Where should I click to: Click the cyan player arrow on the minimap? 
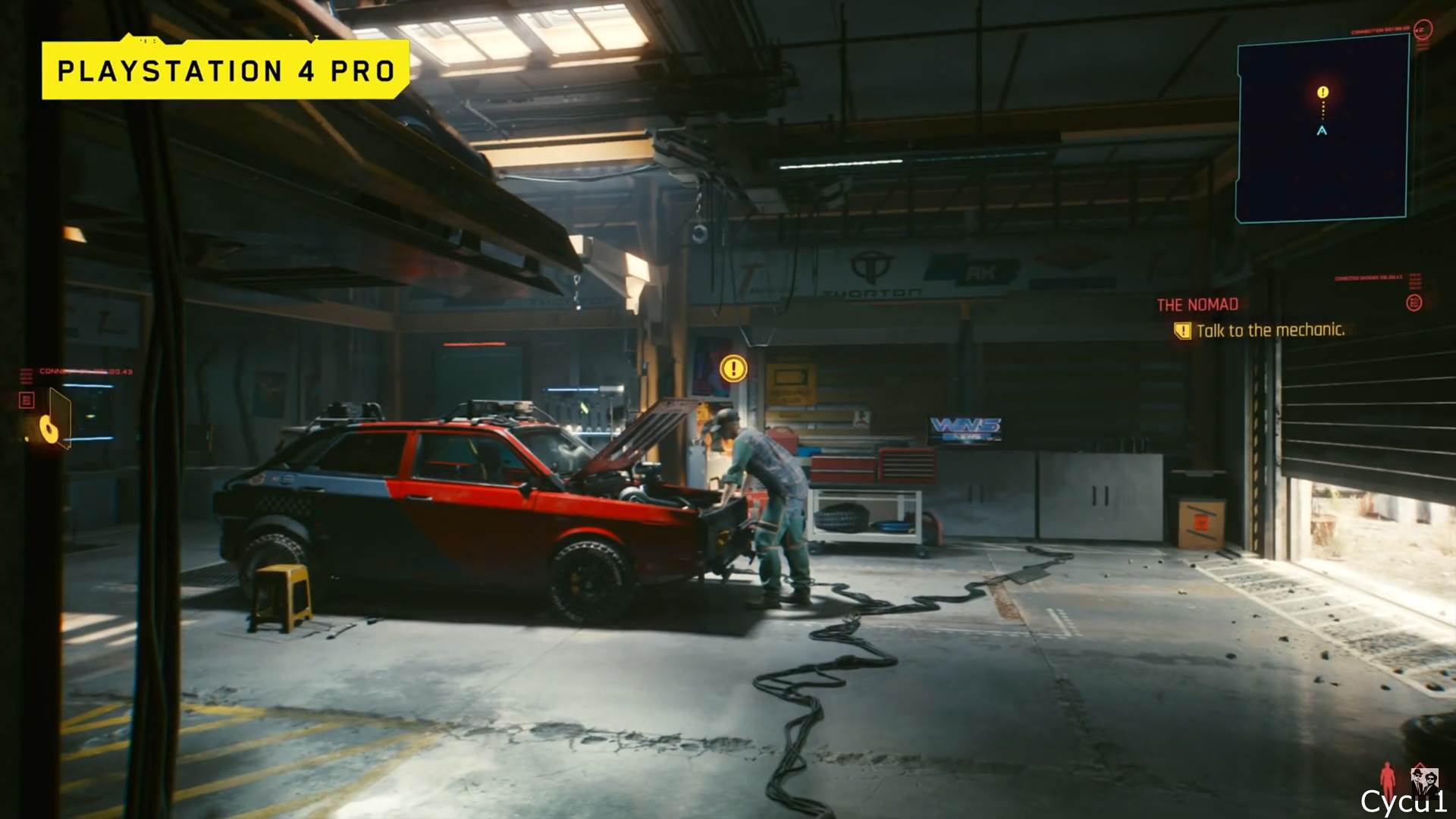pos(1322,130)
